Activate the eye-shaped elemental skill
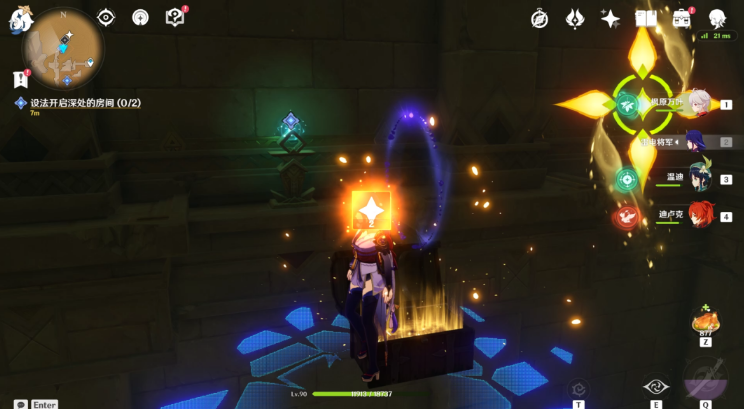744x409 pixels. tap(655, 387)
